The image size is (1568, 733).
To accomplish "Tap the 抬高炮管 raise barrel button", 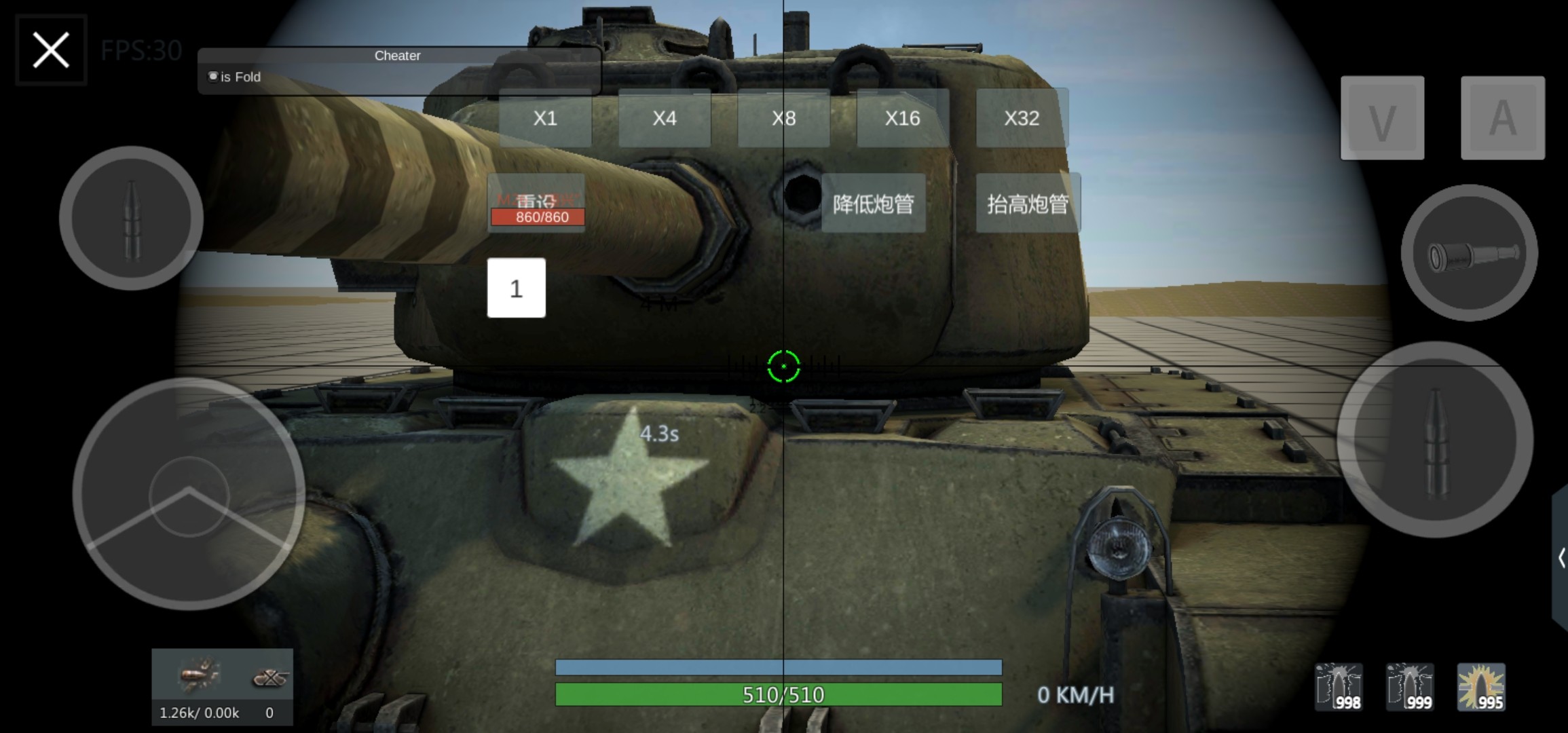I will click(x=1027, y=204).
